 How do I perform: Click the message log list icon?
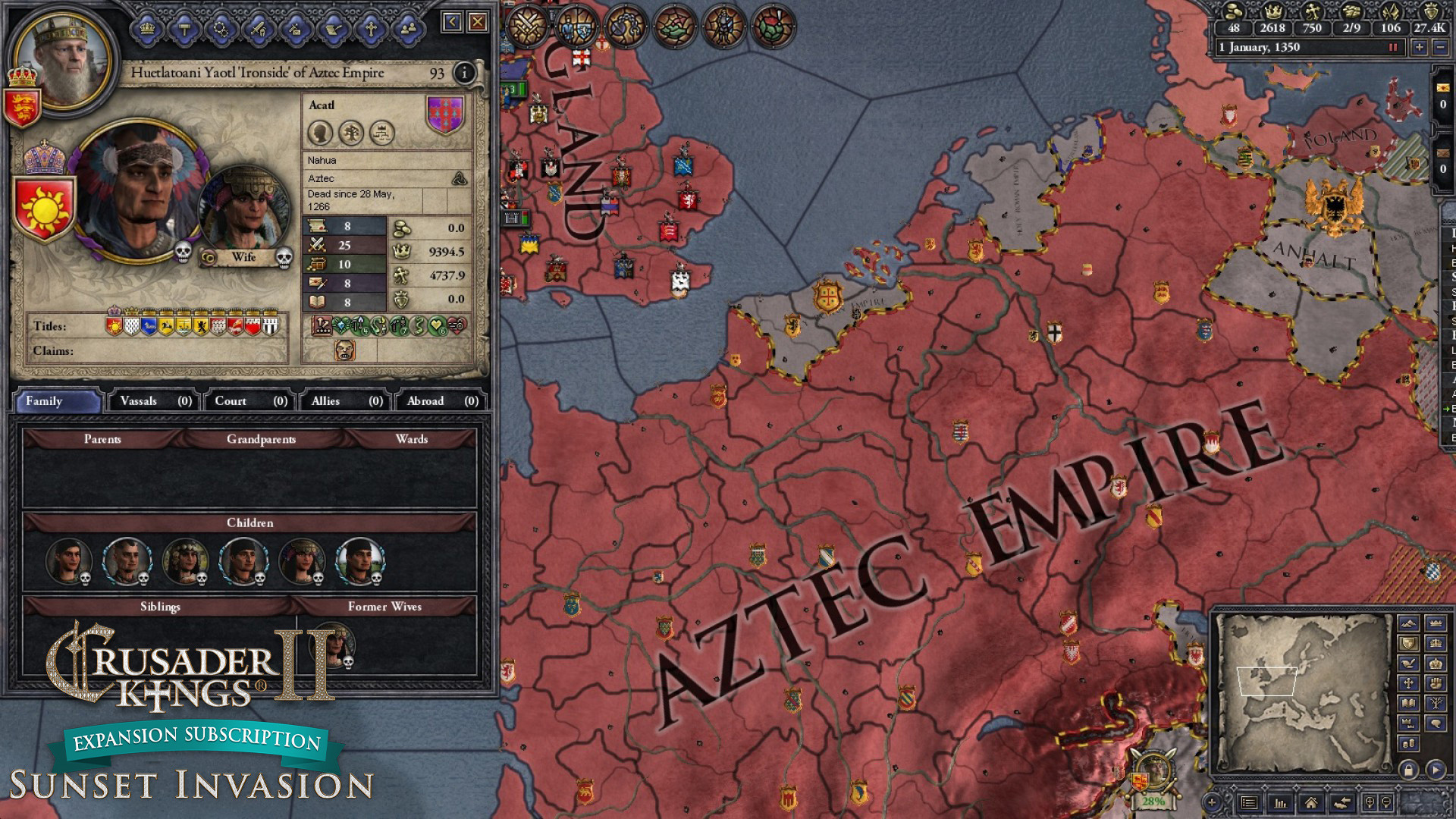(1249, 802)
